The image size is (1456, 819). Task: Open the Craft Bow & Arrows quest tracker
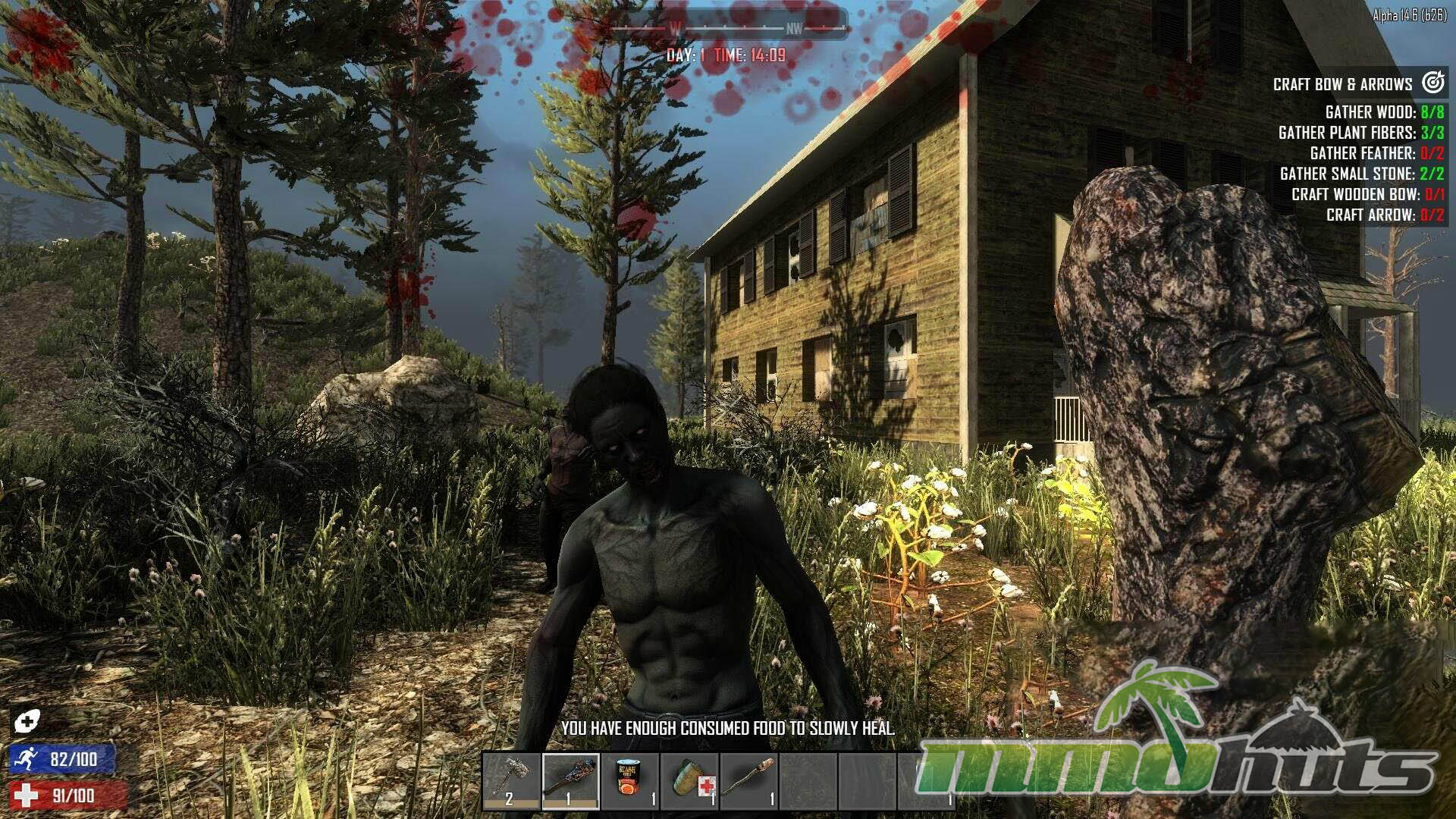click(x=1357, y=84)
